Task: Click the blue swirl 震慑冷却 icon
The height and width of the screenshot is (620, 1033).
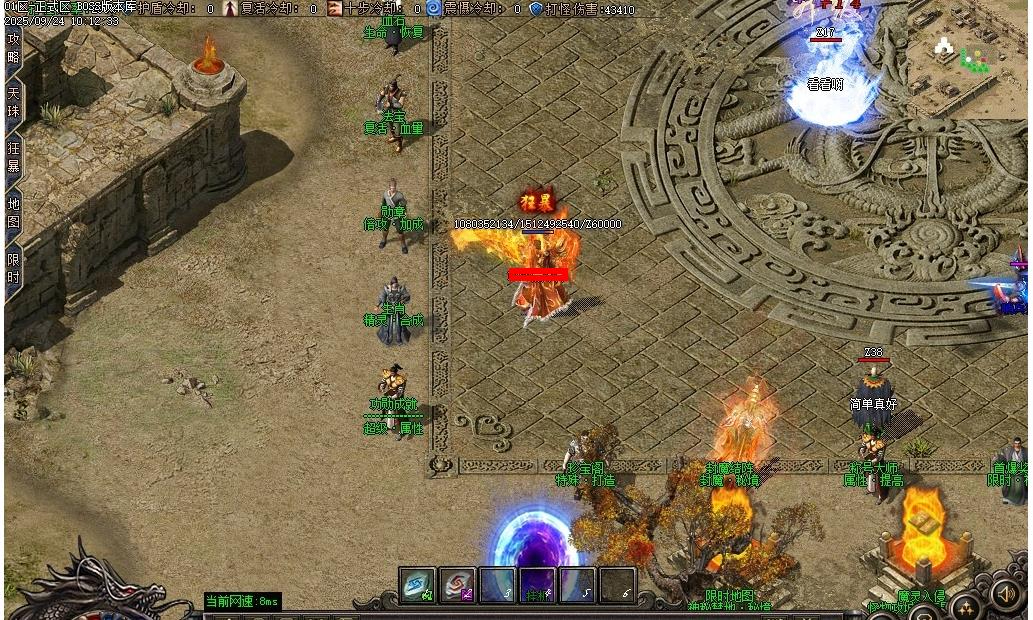Action: point(433,9)
